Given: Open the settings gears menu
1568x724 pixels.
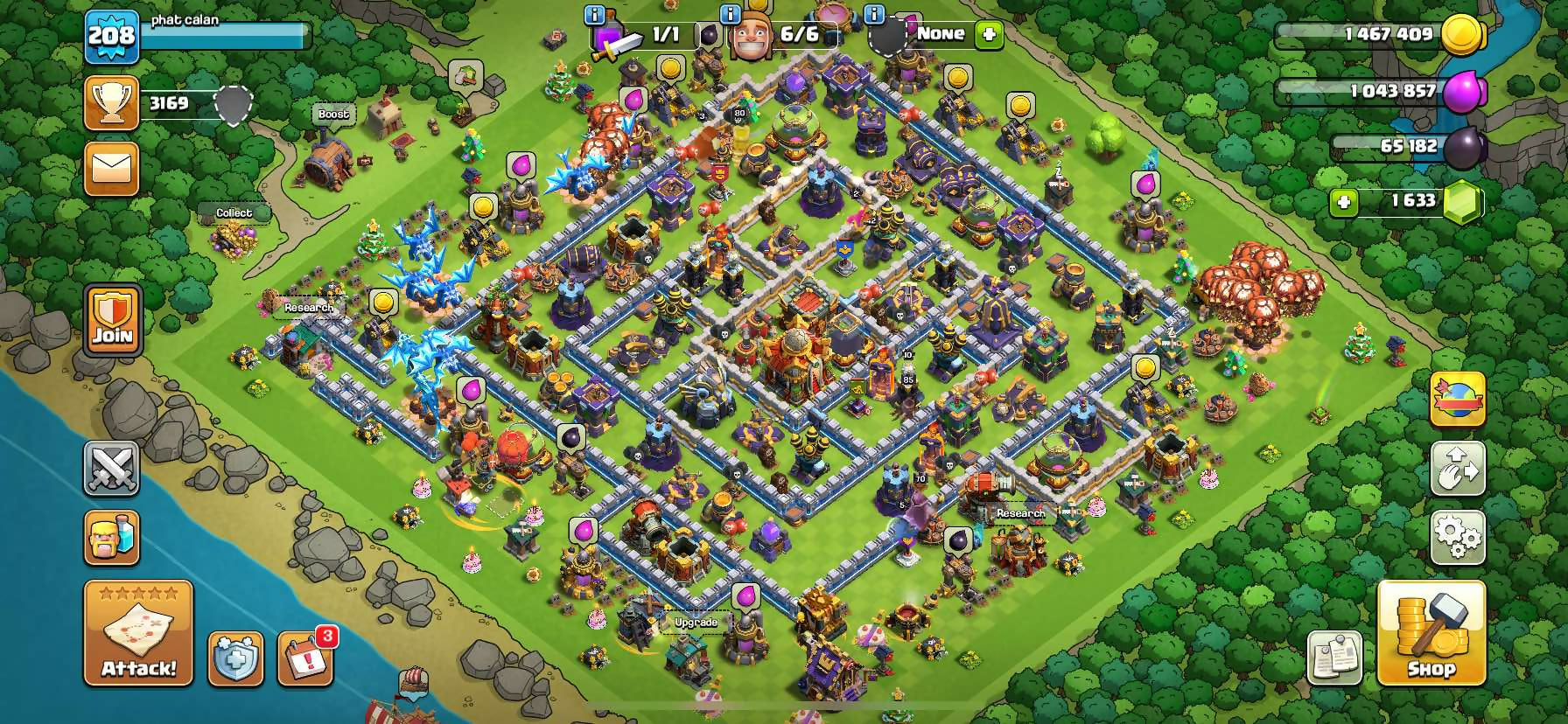Looking at the screenshot, I should coord(1457,537).
